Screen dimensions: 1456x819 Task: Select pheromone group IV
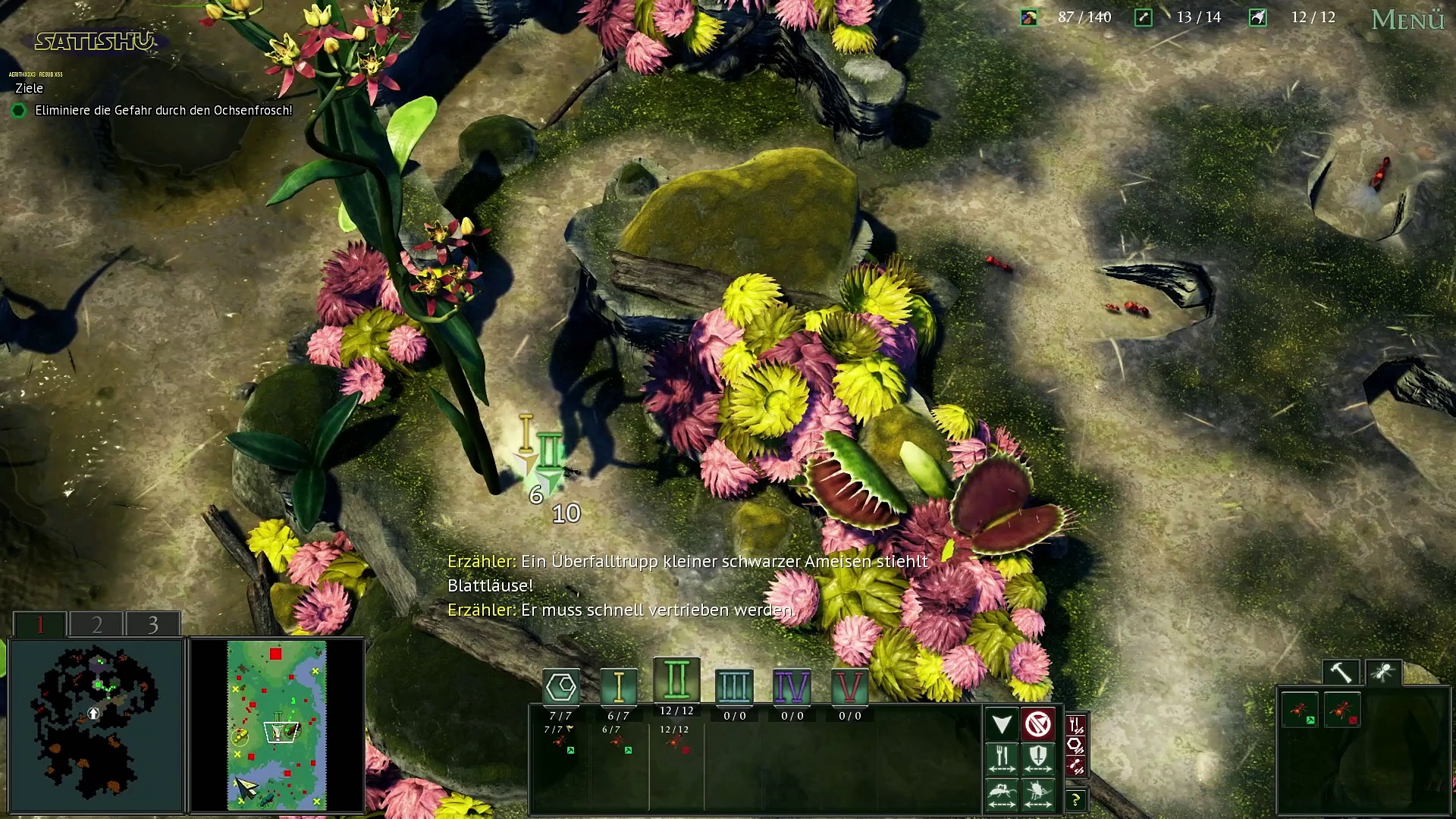792,687
